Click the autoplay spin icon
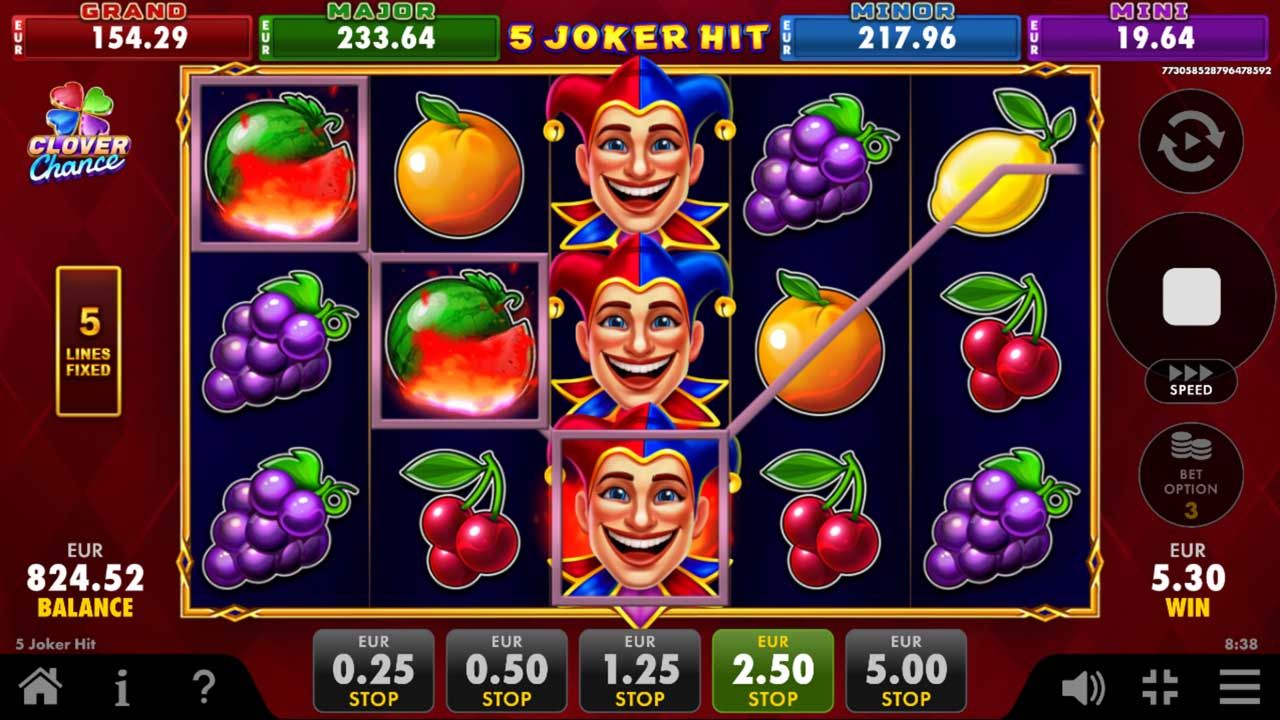This screenshot has width=1280, height=720. coord(1190,142)
